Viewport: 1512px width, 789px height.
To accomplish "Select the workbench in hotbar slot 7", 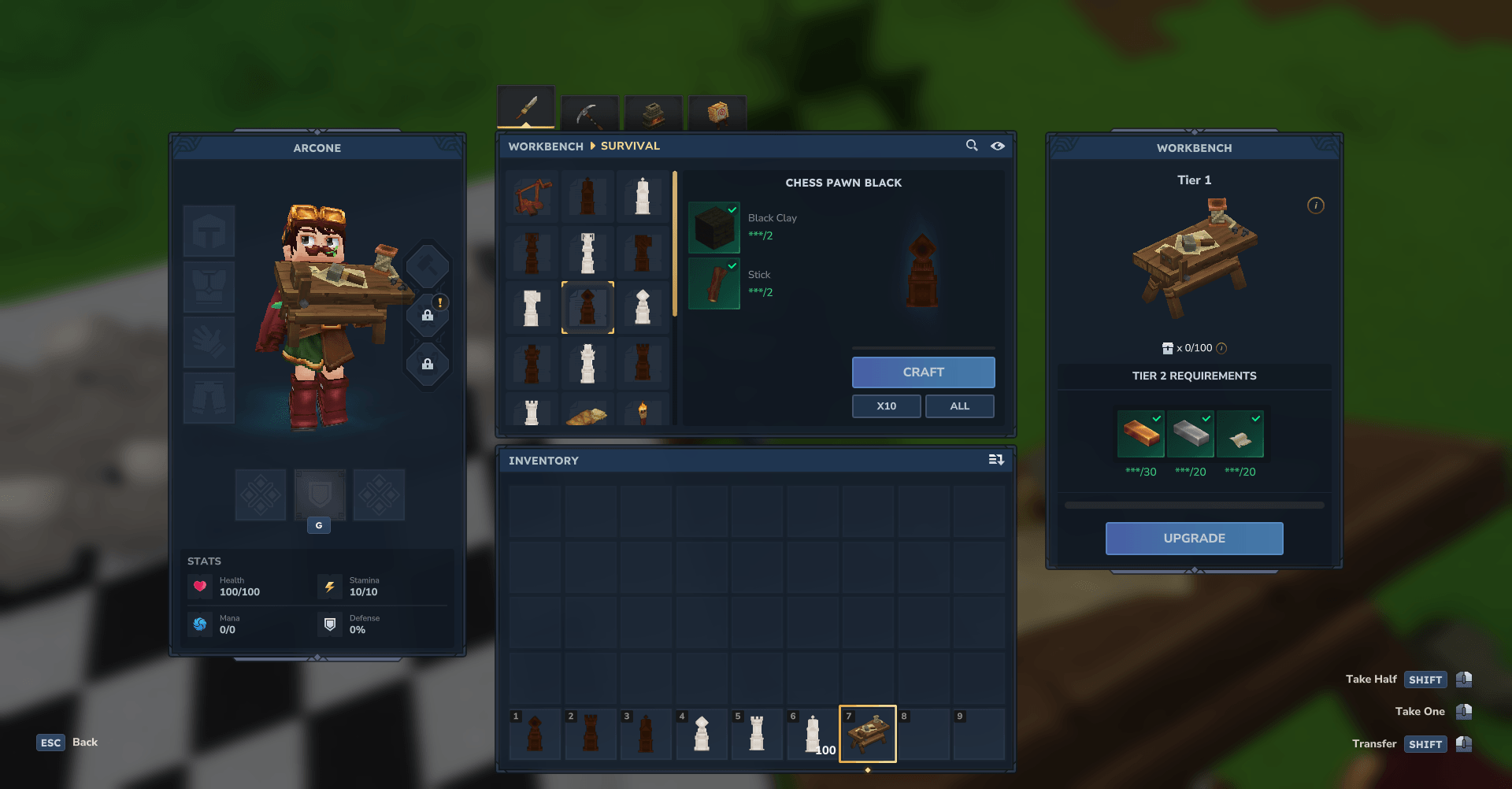I will [868, 734].
